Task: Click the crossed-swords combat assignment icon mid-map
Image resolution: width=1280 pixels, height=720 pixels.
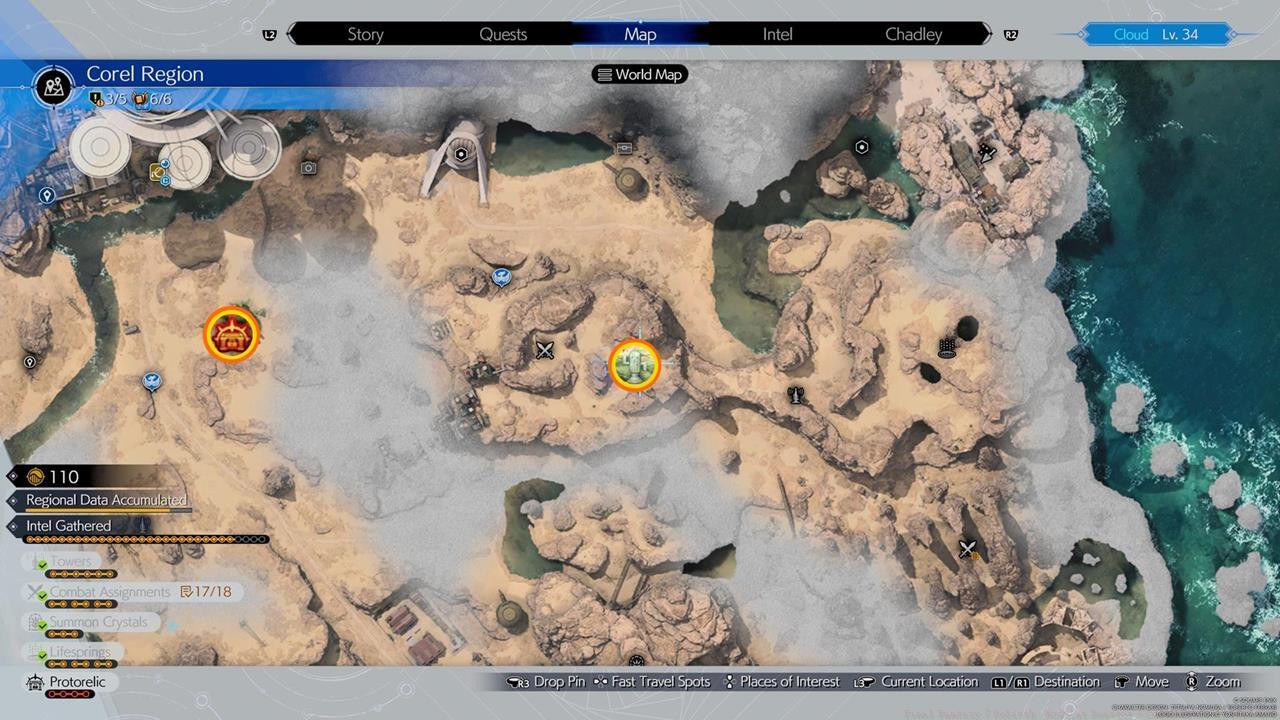Action: 544,350
